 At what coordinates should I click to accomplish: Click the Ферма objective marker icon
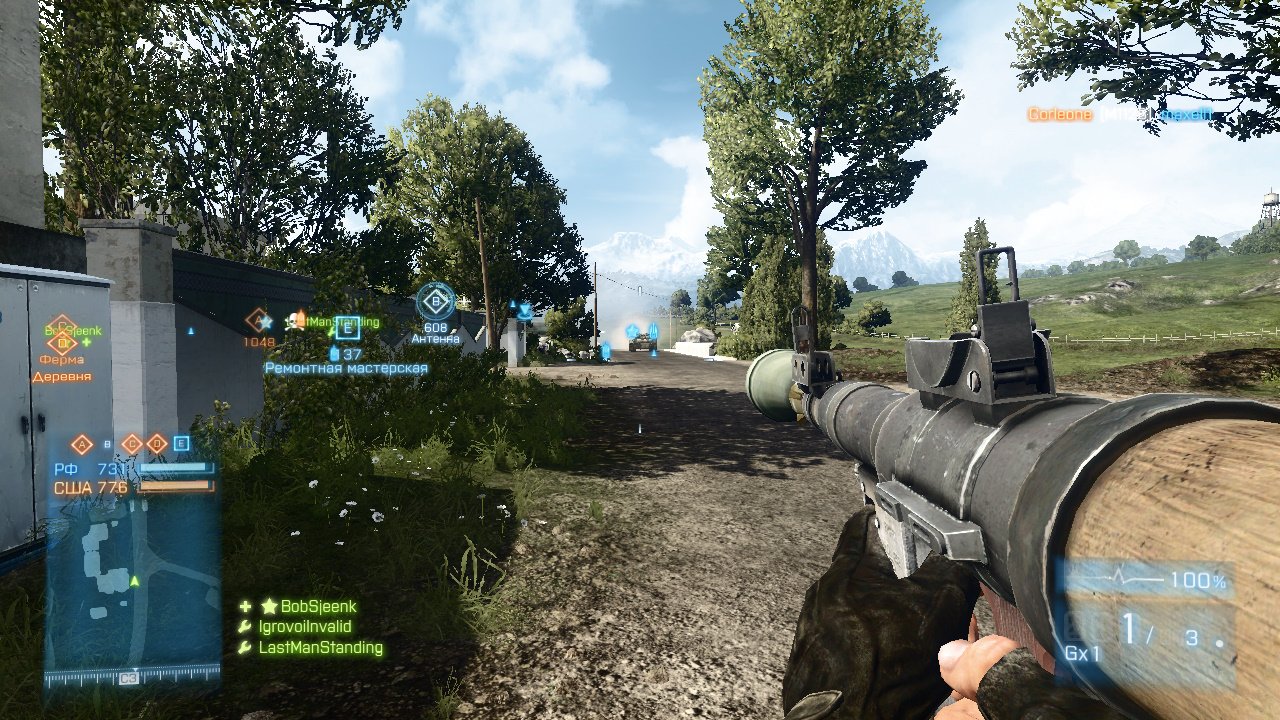[x=64, y=343]
